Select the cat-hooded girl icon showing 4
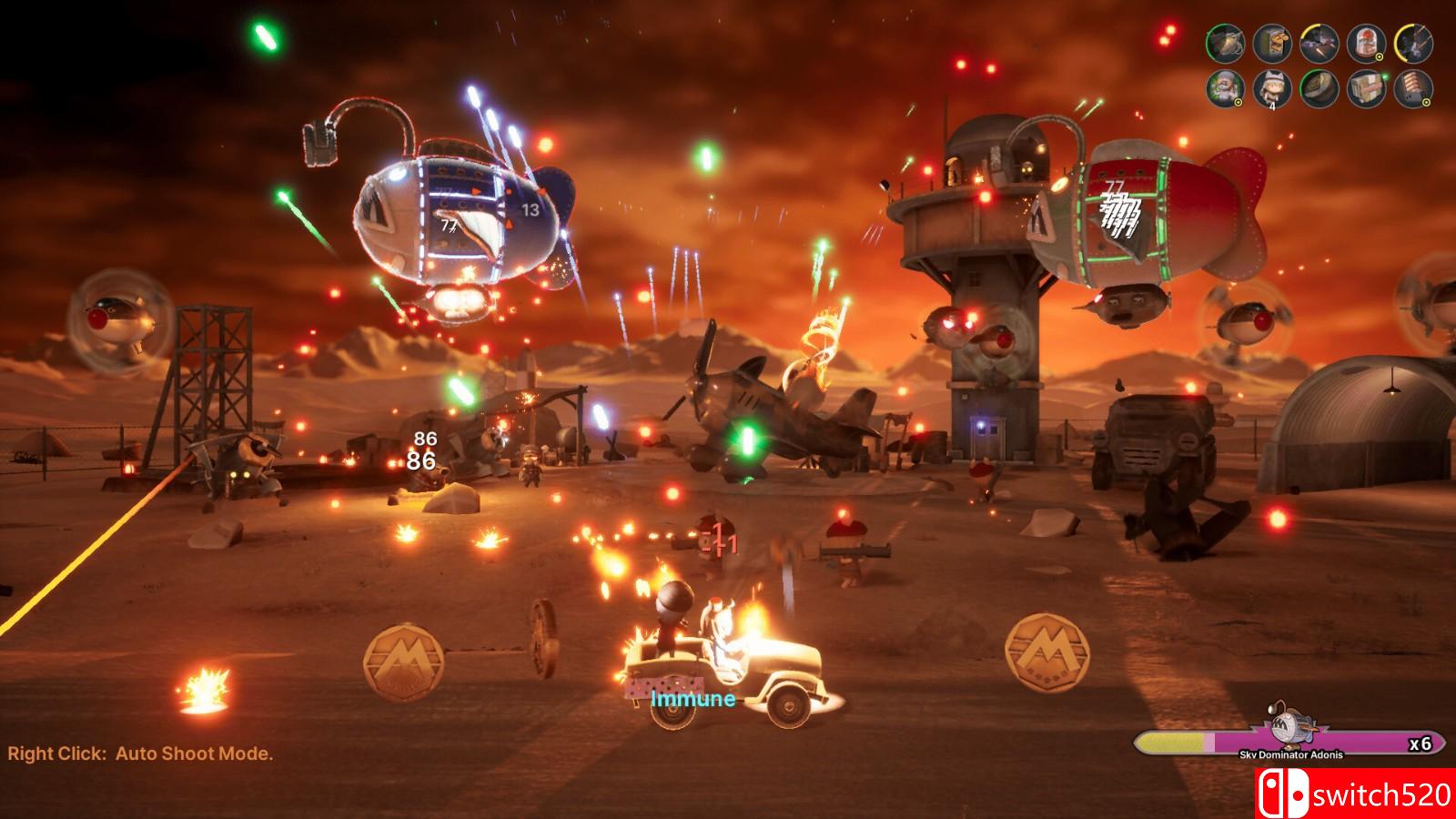Image resolution: width=1456 pixels, height=819 pixels. coord(1272,88)
